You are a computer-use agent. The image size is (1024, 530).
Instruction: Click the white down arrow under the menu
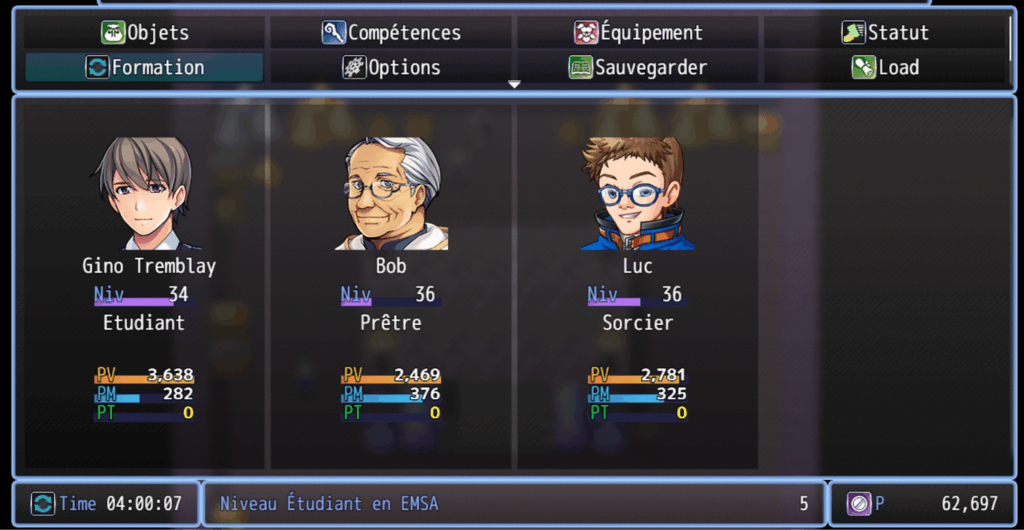tap(514, 85)
